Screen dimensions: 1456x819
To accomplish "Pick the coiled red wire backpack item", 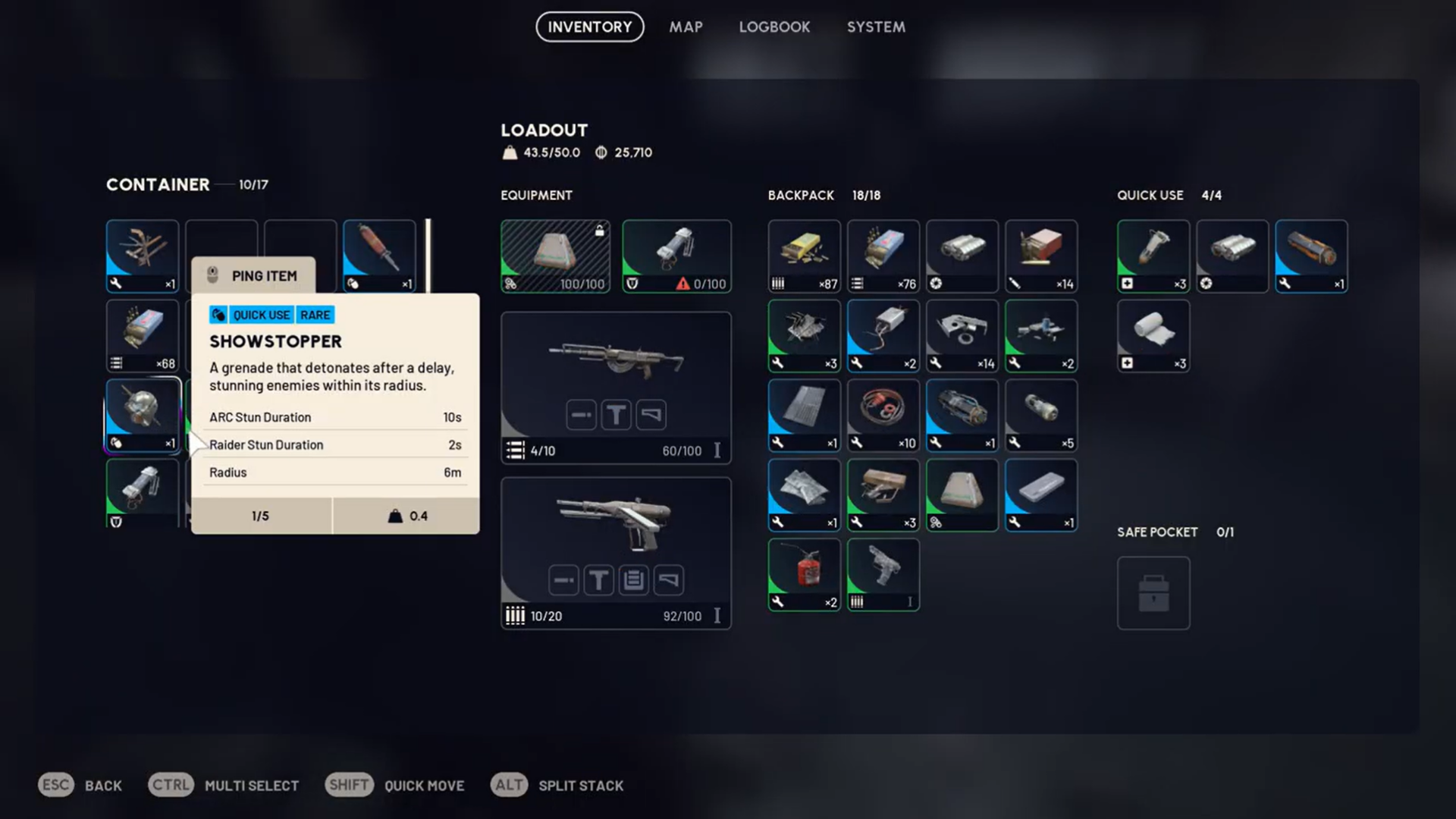I will [x=883, y=415].
